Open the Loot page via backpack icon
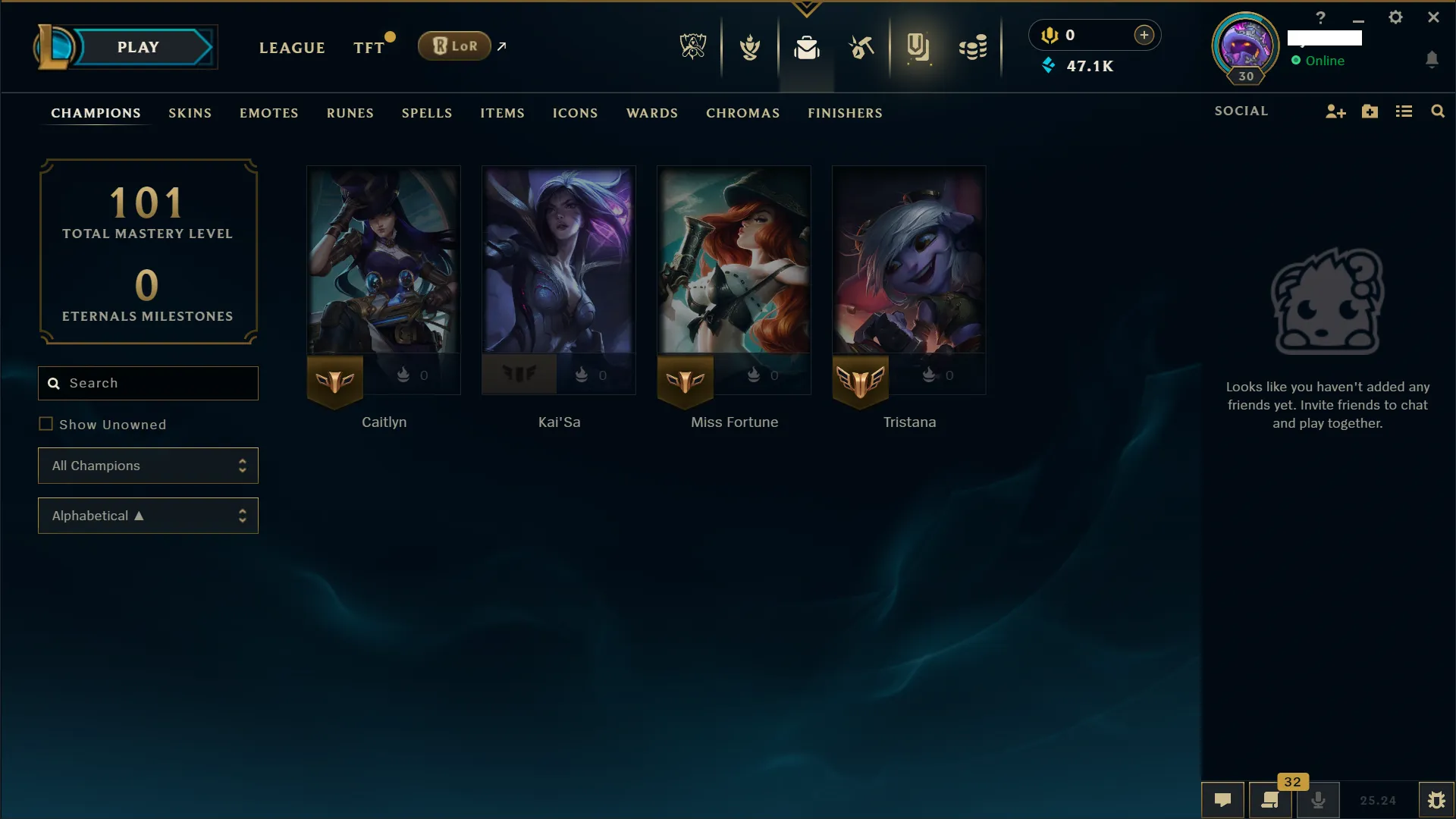 coord(807,47)
